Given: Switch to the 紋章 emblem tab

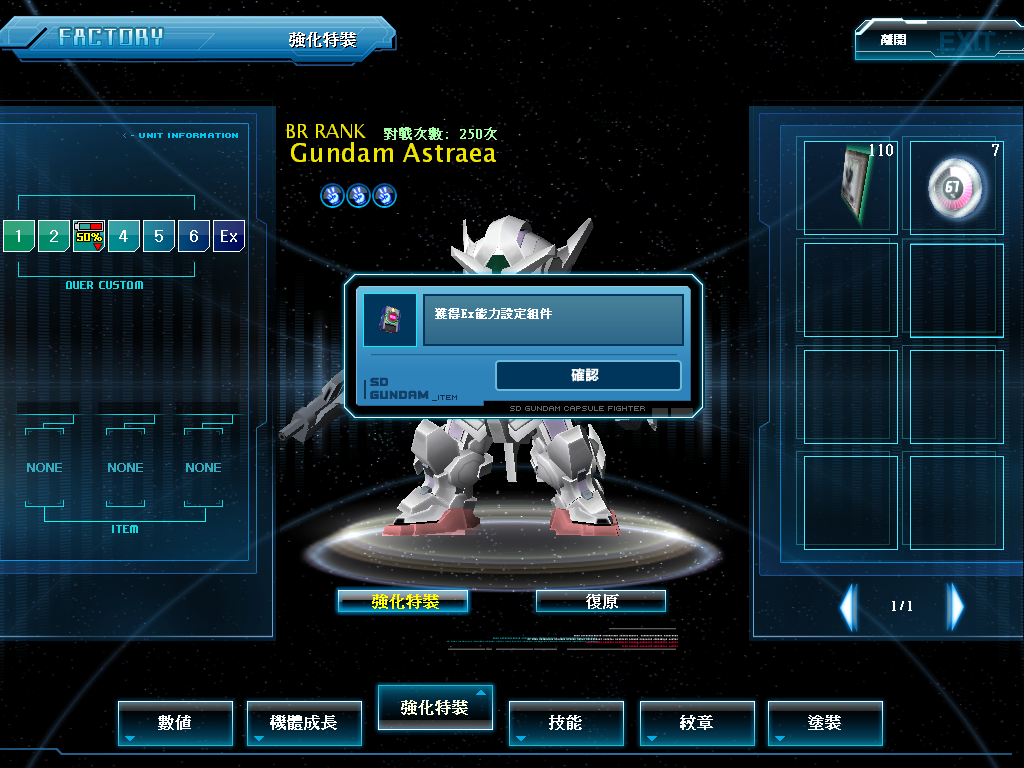Looking at the screenshot, I should [x=696, y=722].
